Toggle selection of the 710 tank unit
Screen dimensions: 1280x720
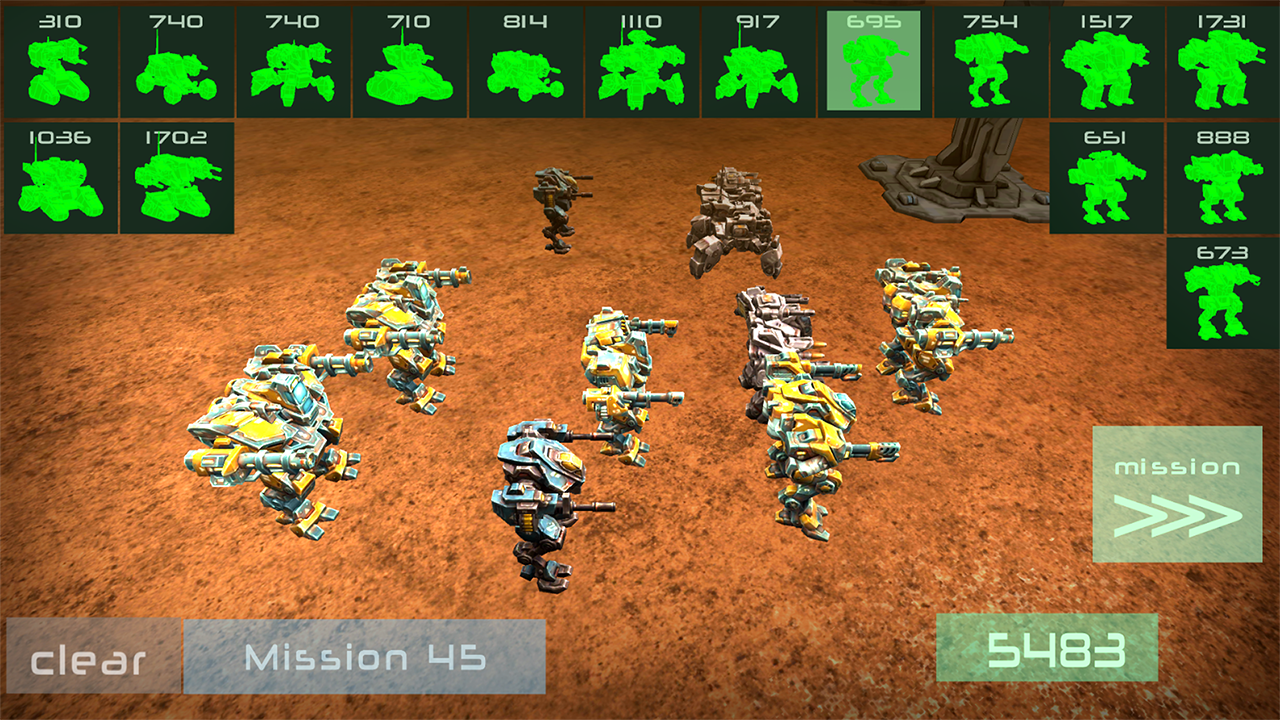coord(407,62)
